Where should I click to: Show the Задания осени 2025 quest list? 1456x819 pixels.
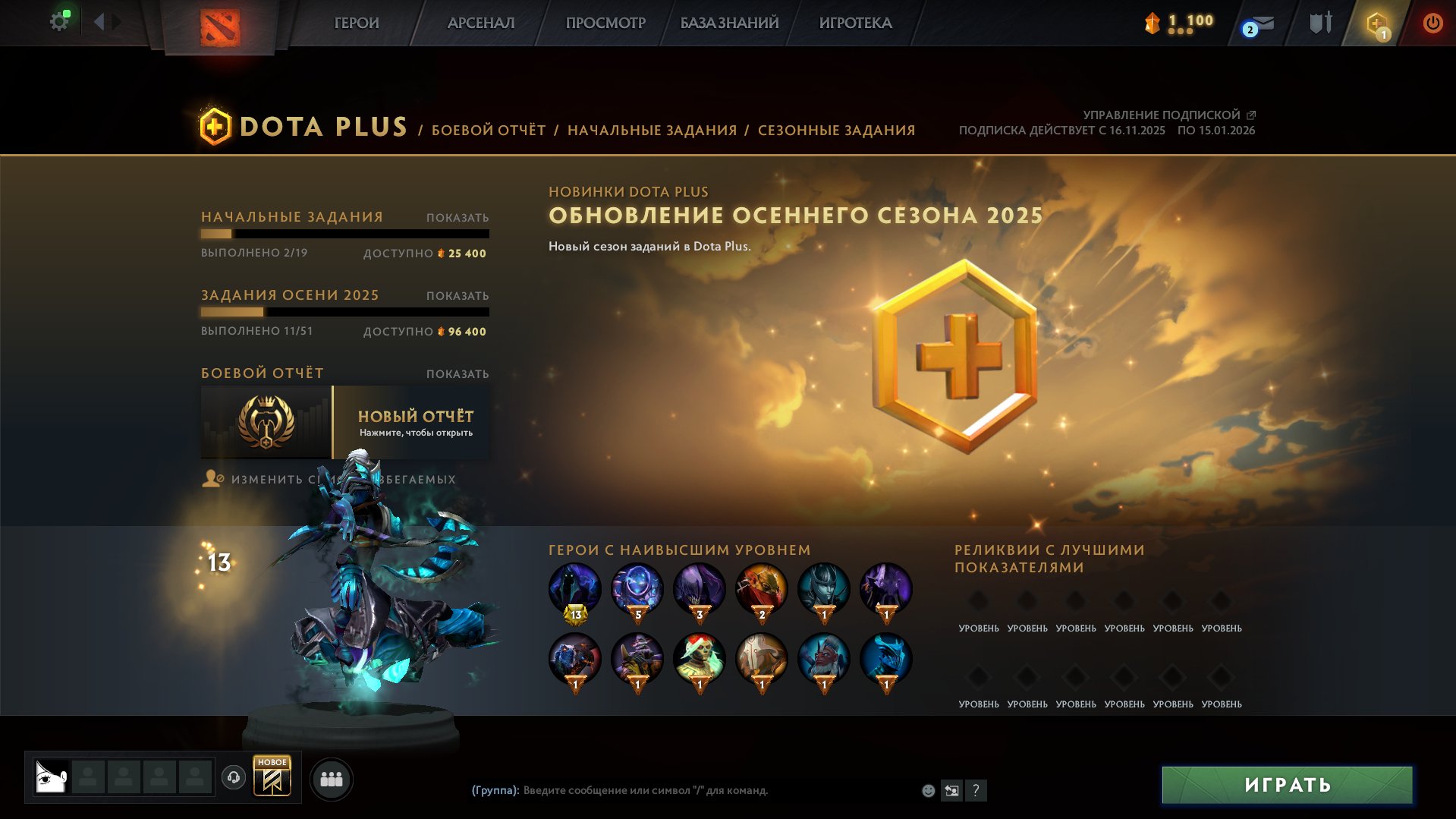tap(456, 295)
